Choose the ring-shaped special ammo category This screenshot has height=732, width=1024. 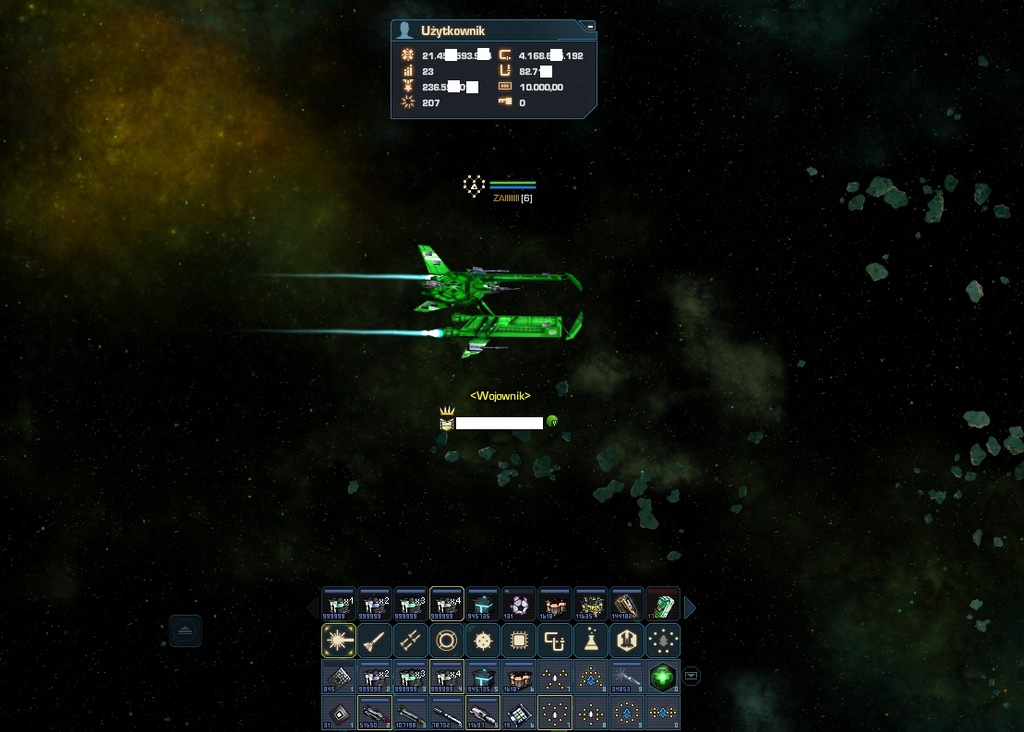pos(446,640)
